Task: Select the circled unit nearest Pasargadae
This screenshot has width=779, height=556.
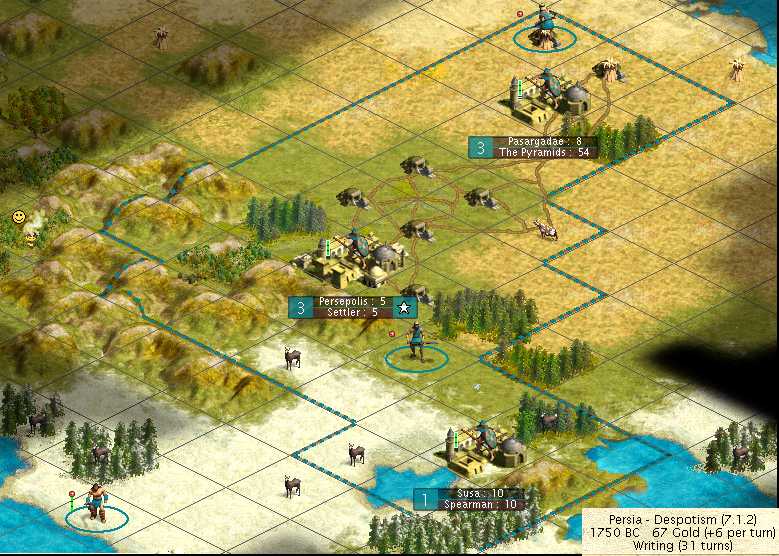Action: [x=544, y=26]
